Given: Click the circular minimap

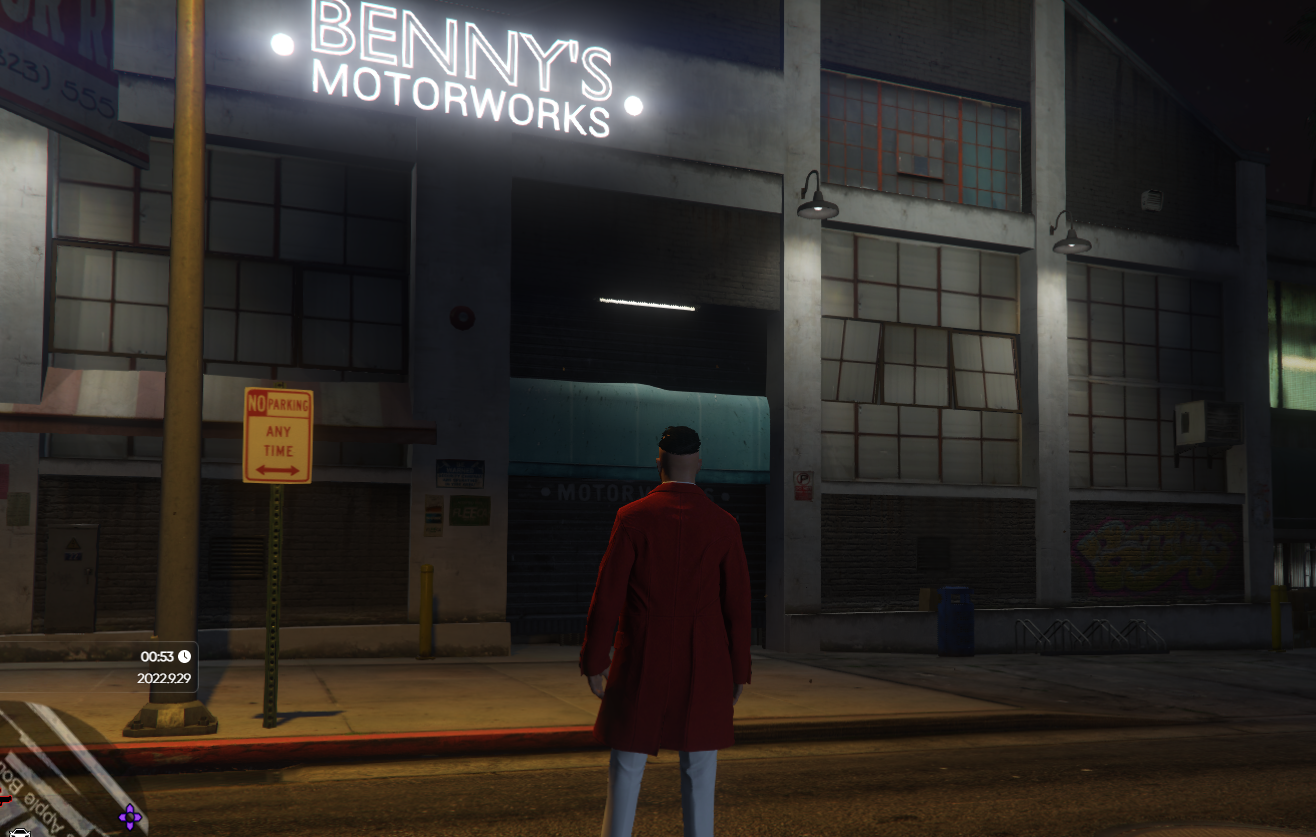Looking at the screenshot, I should point(60,773).
